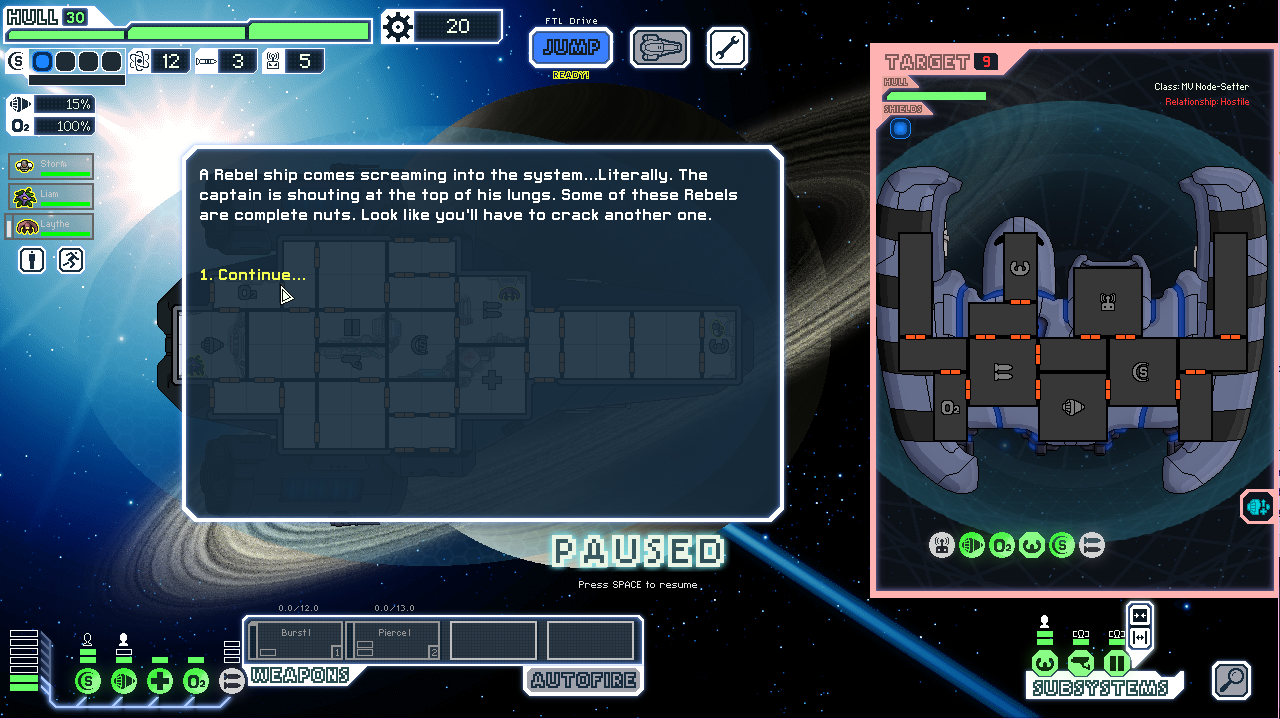Click the weapons system power icon
The height and width of the screenshot is (719, 1280).
coord(232,681)
